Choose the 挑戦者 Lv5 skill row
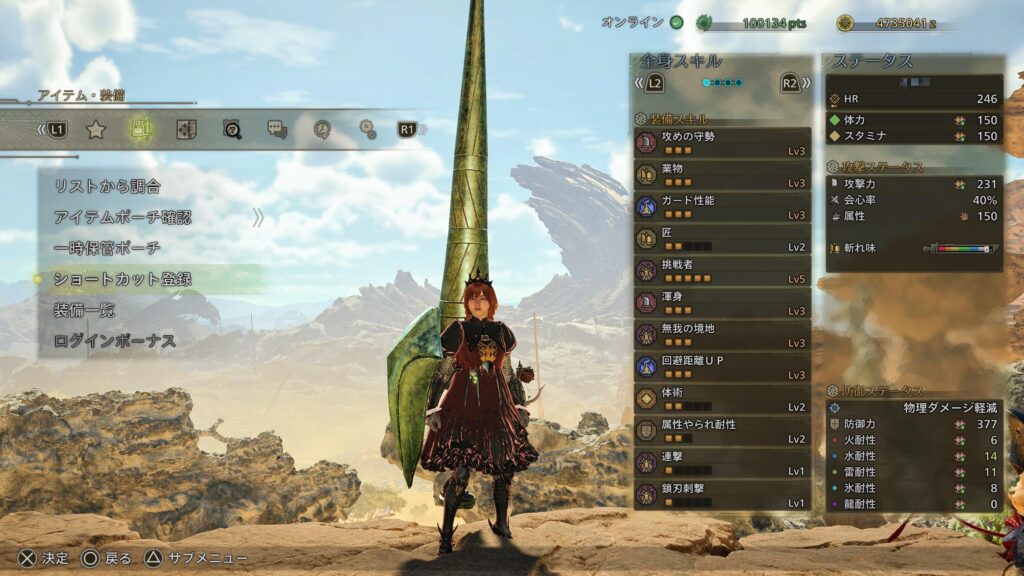Image resolution: width=1024 pixels, height=576 pixels. (721, 270)
